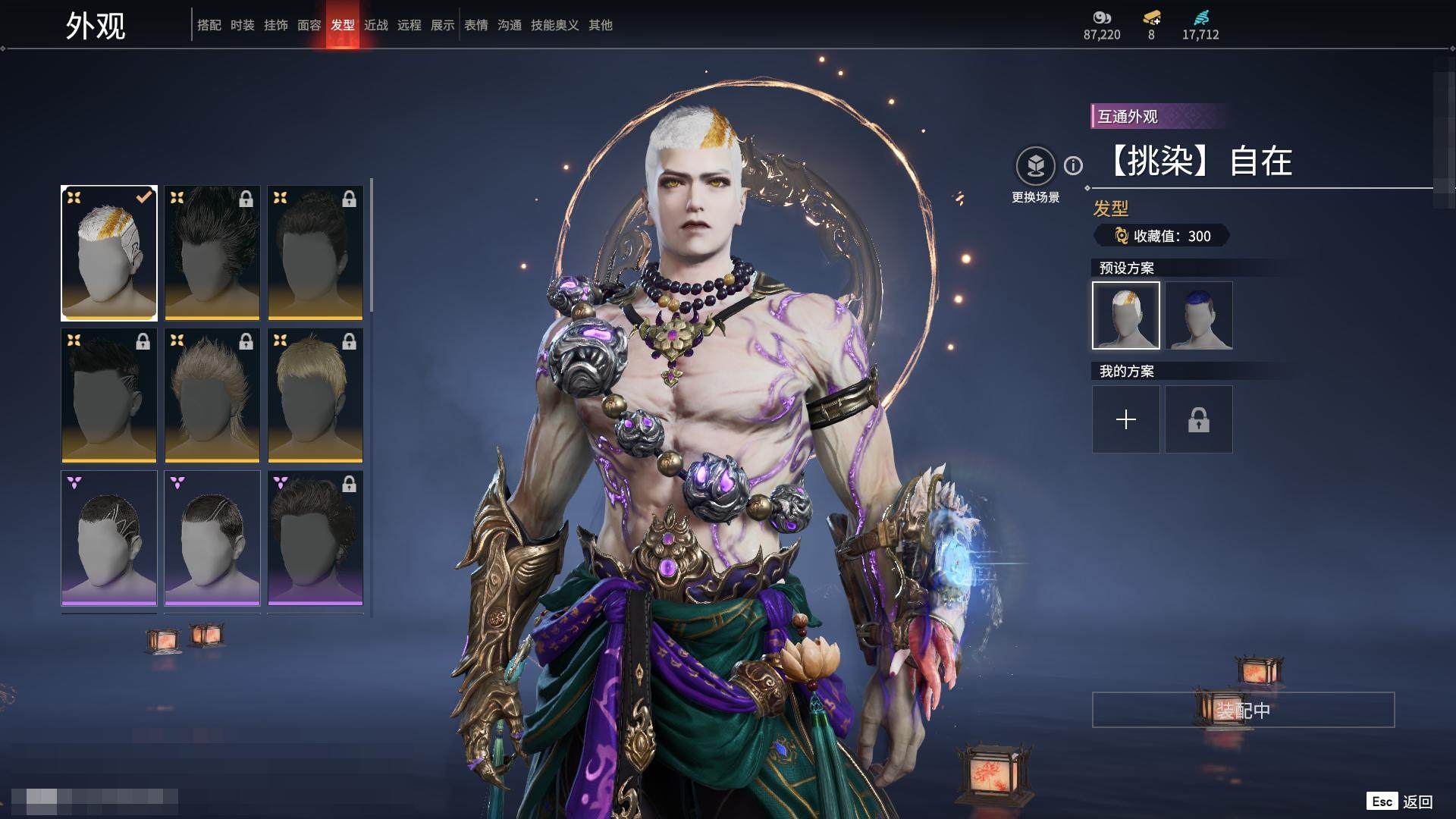
Task: Add a new custom scheme with plus
Action: pyautogui.click(x=1126, y=419)
